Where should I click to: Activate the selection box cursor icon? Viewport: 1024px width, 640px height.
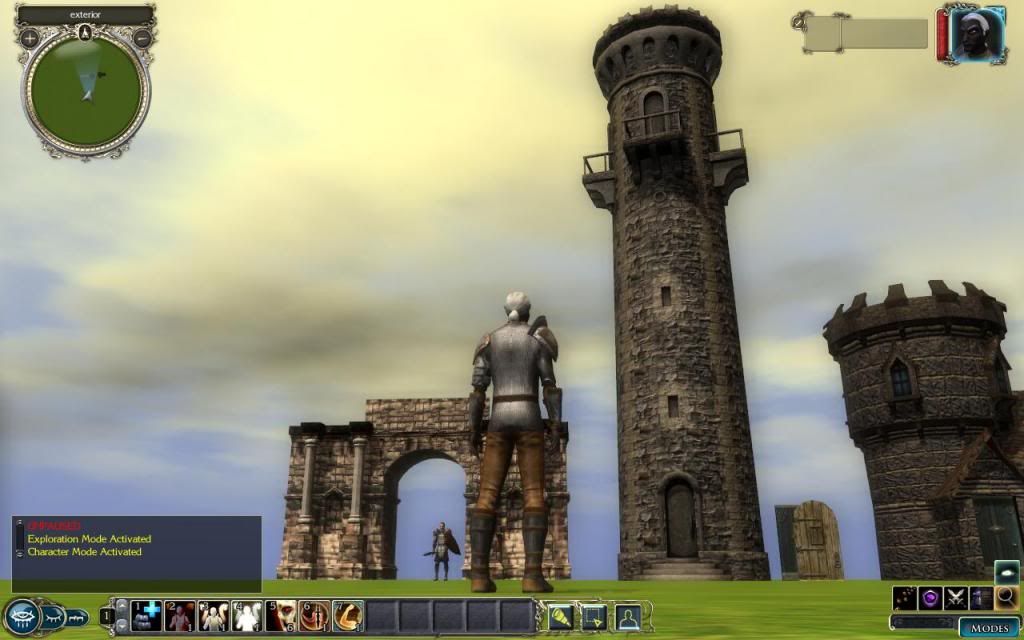tap(594, 616)
